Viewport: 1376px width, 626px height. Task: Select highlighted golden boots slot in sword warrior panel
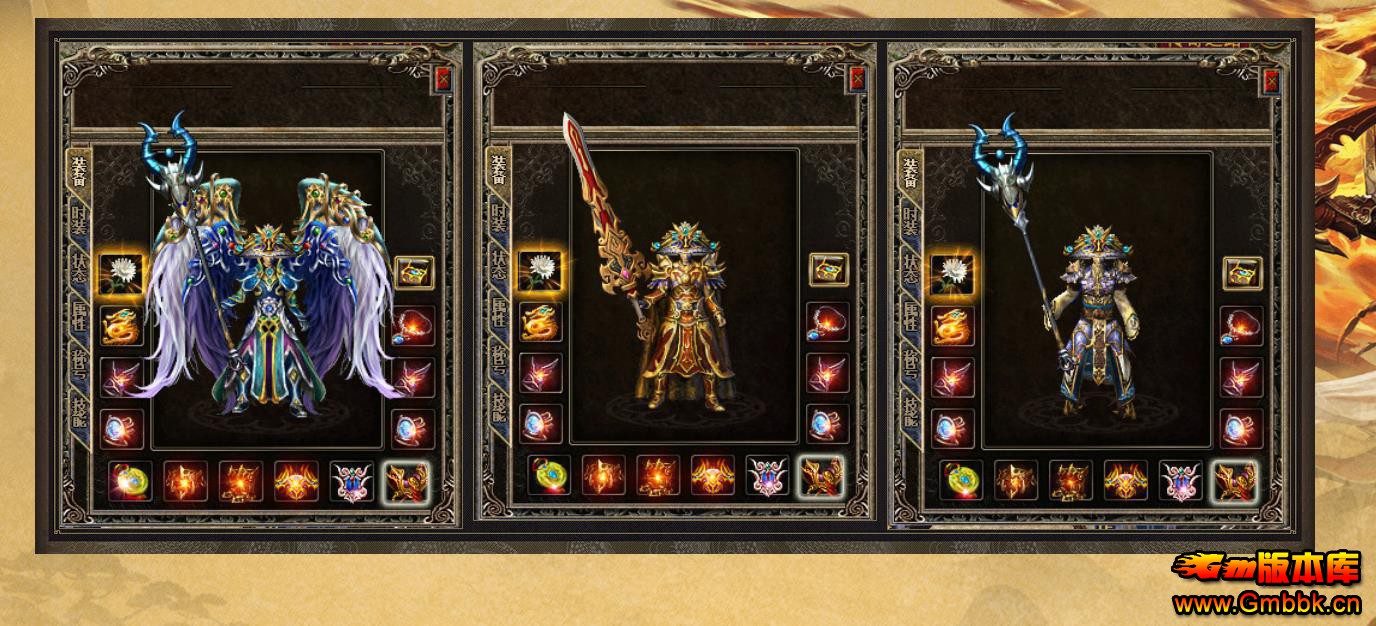(x=821, y=479)
